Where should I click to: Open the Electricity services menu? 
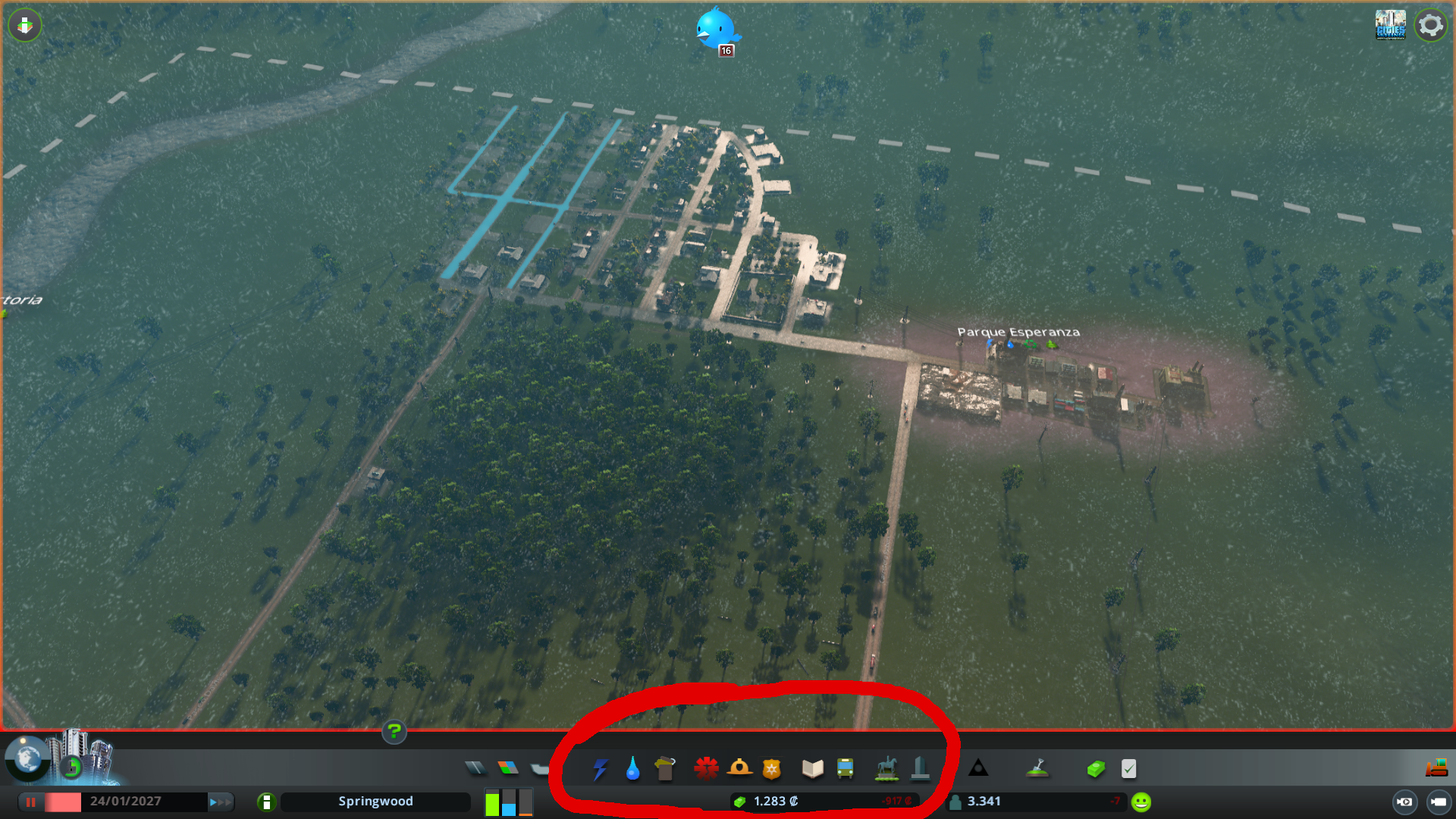pyautogui.click(x=601, y=768)
